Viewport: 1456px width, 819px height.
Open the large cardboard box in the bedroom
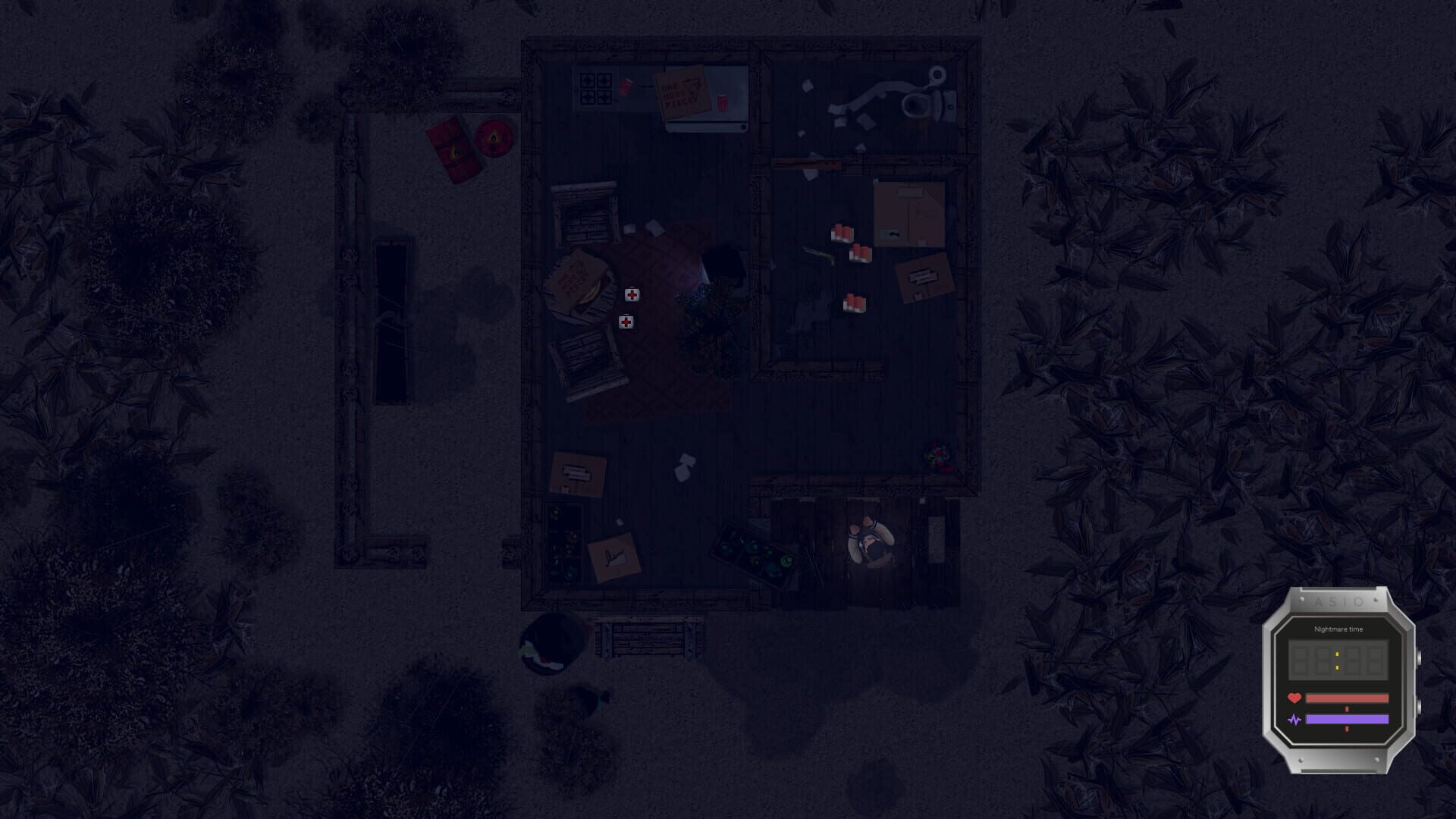coord(910,214)
